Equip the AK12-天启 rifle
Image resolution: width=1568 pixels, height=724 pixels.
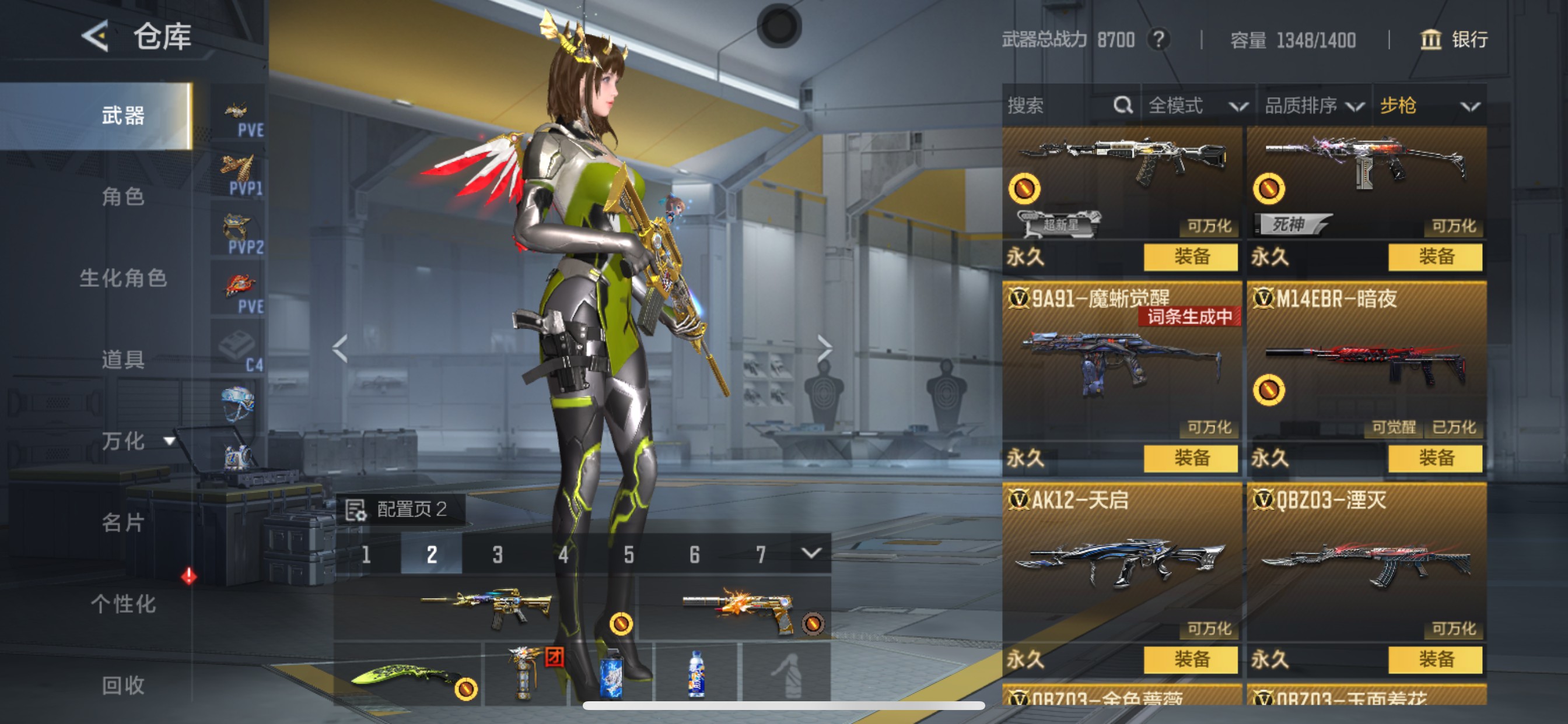[1190, 659]
